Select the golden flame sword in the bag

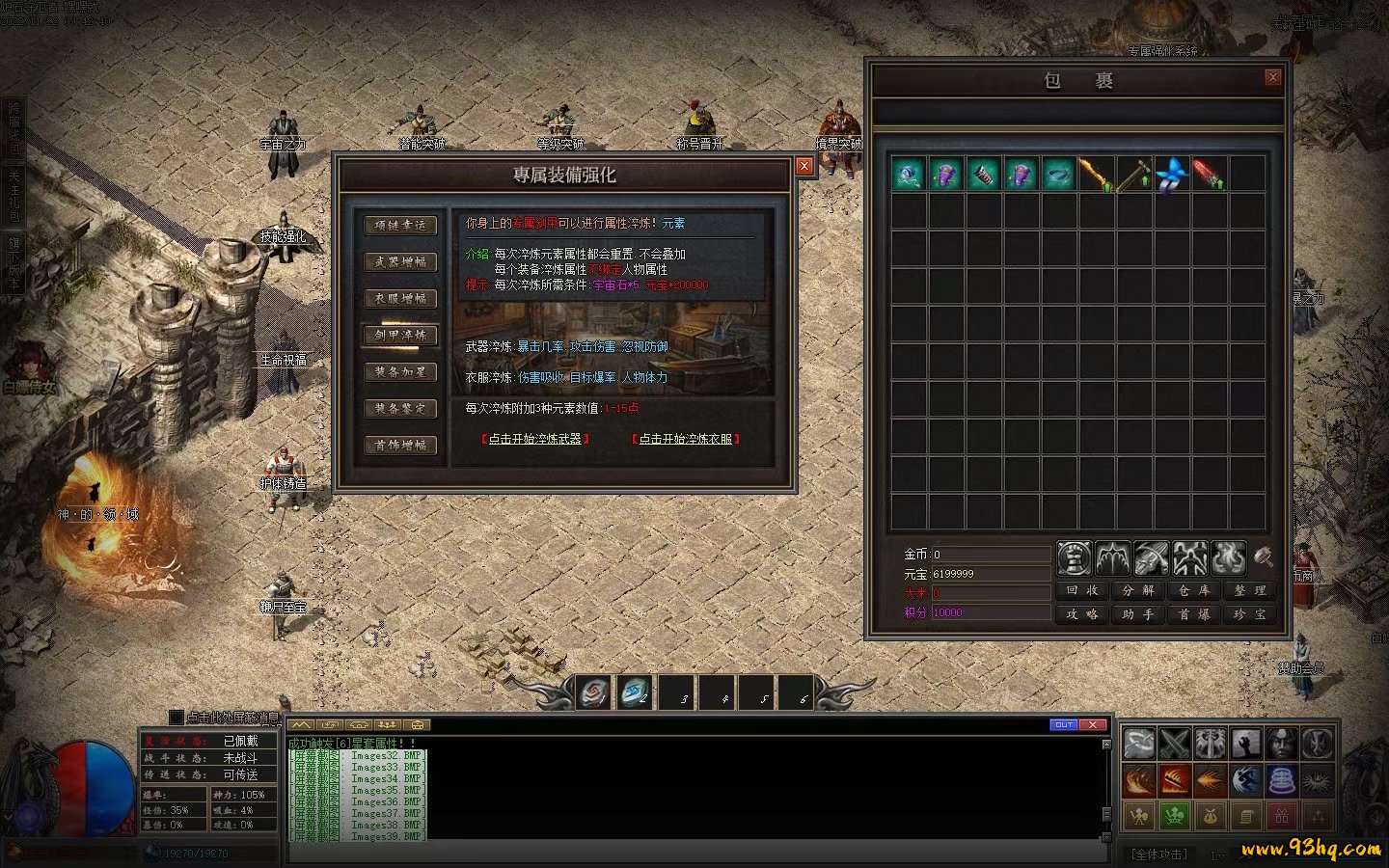[1096, 175]
